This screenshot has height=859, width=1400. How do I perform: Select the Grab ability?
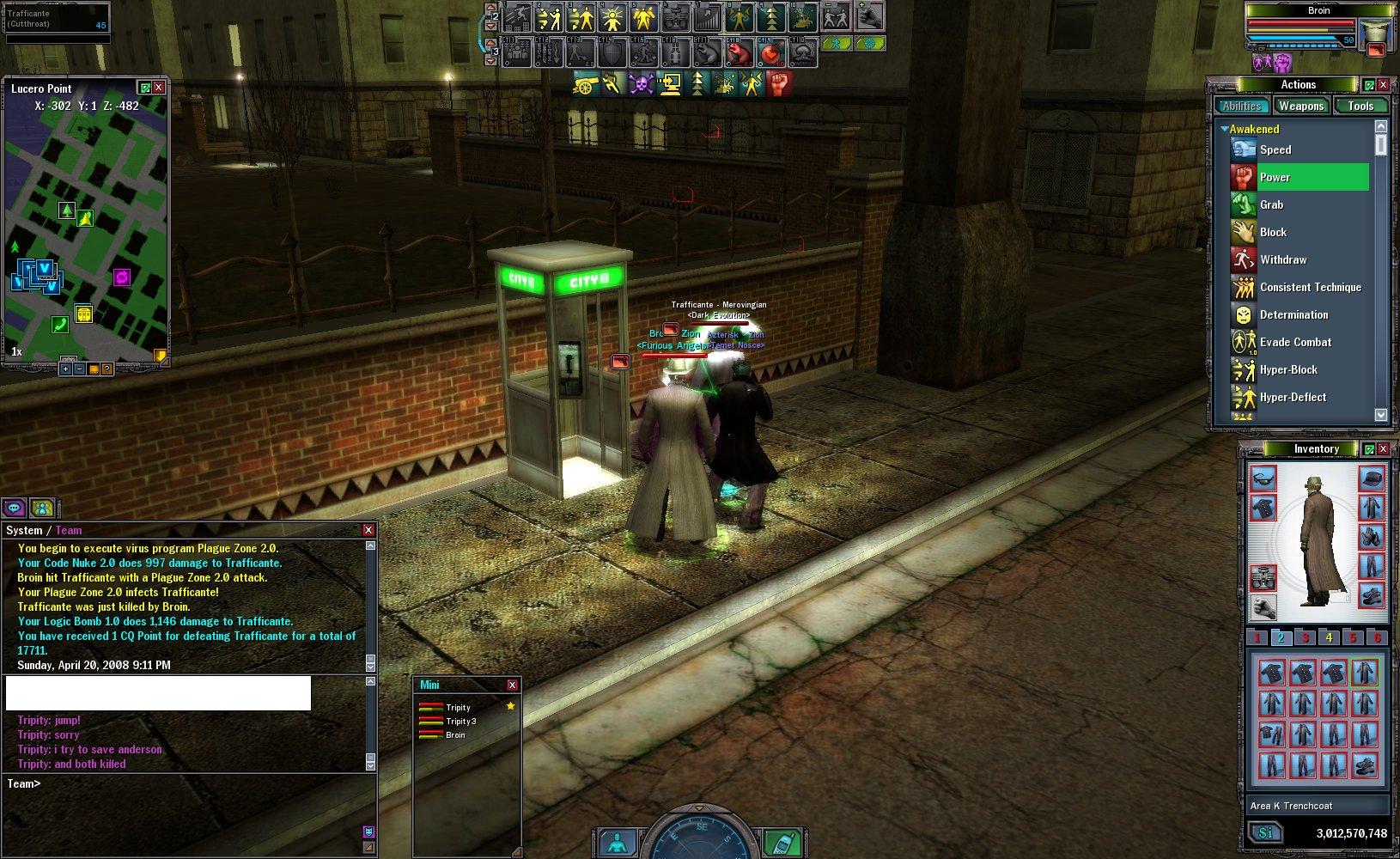click(1271, 204)
